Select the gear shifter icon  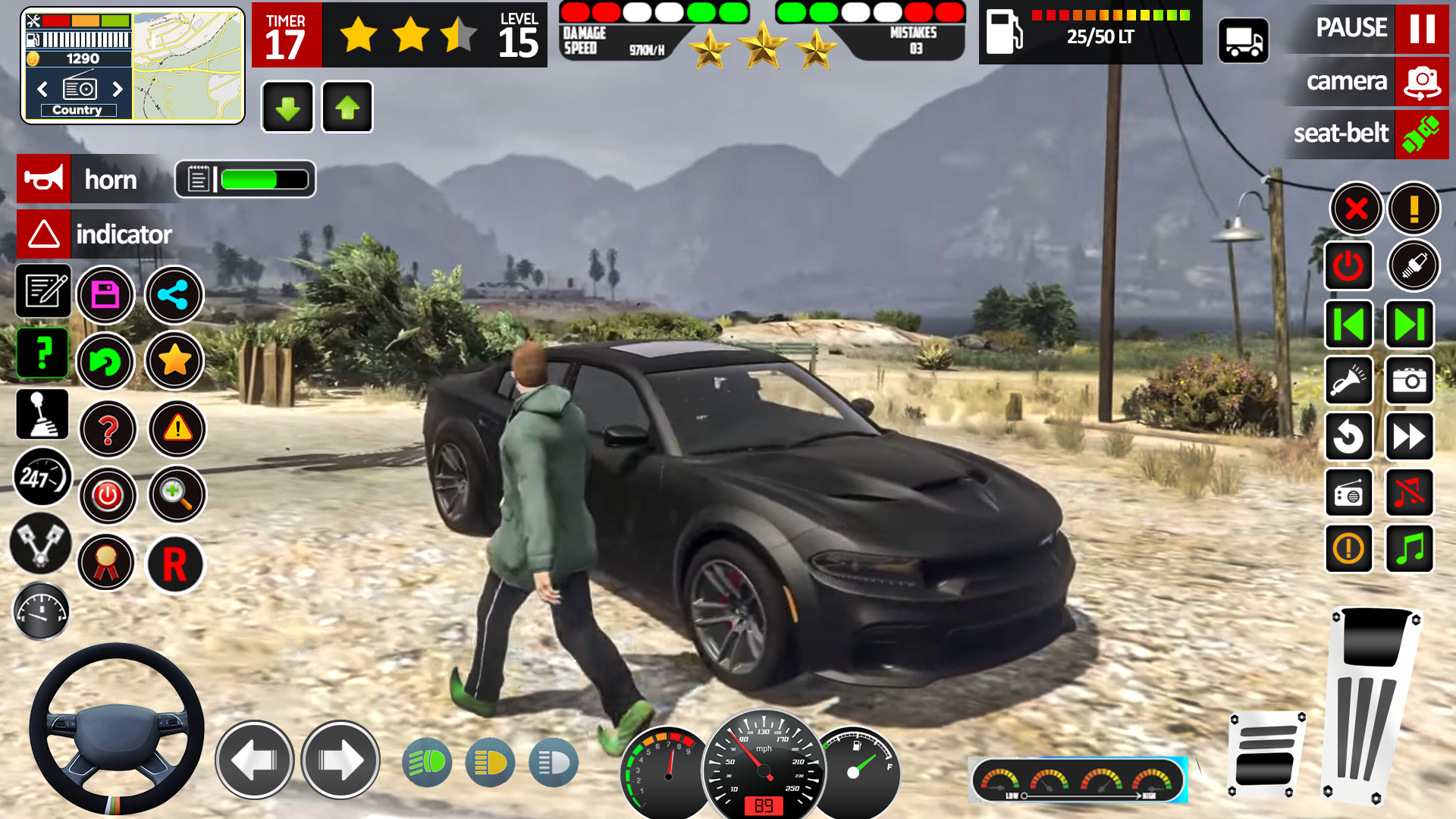pos(42,413)
